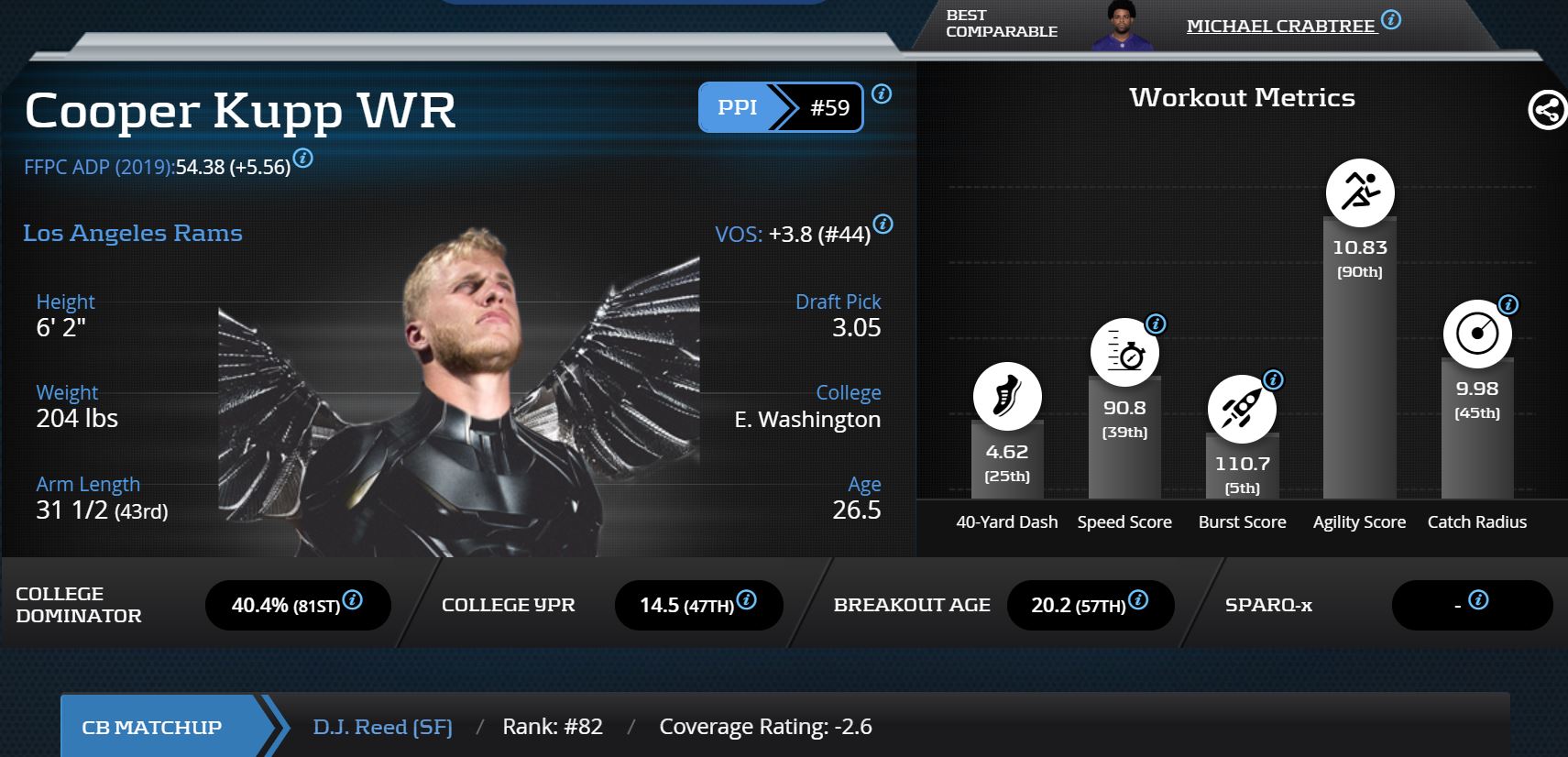1568x757 pixels.
Task: Click the share icon beside Workout Metrics
Action: [x=1547, y=111]
